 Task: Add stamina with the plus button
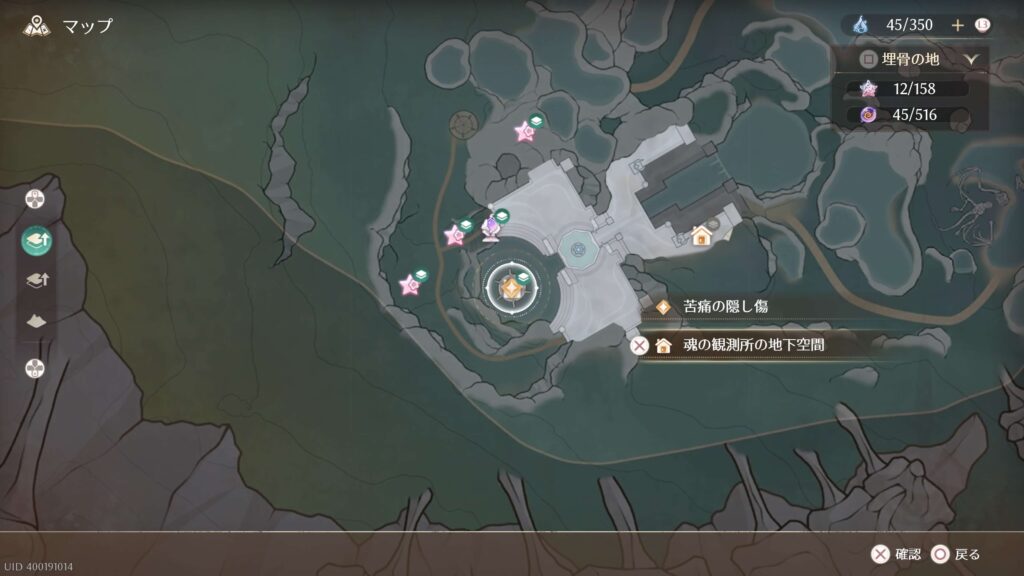coord(957,24)
